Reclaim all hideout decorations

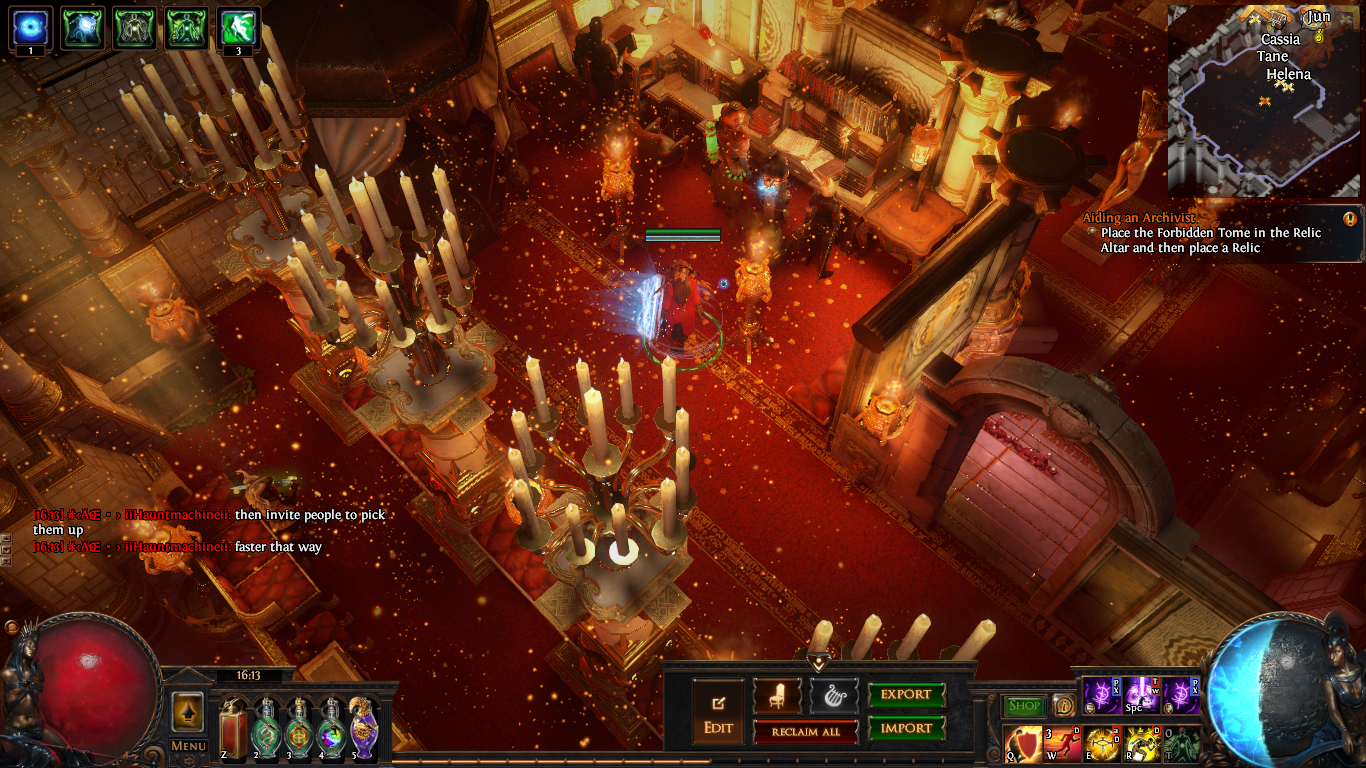tap(806, 731)
